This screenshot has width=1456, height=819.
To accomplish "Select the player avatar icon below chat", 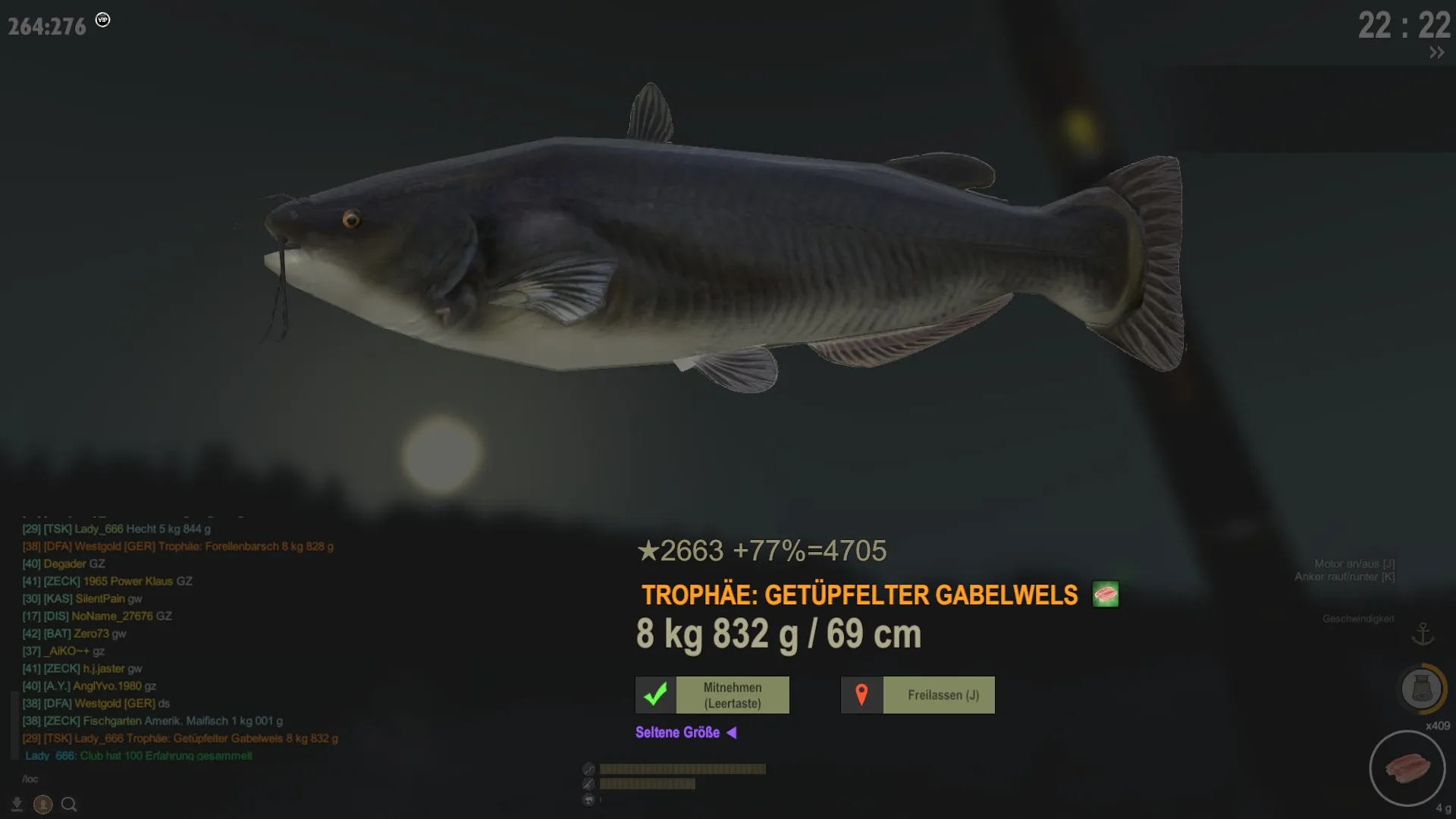I will [x=43, y=805].
